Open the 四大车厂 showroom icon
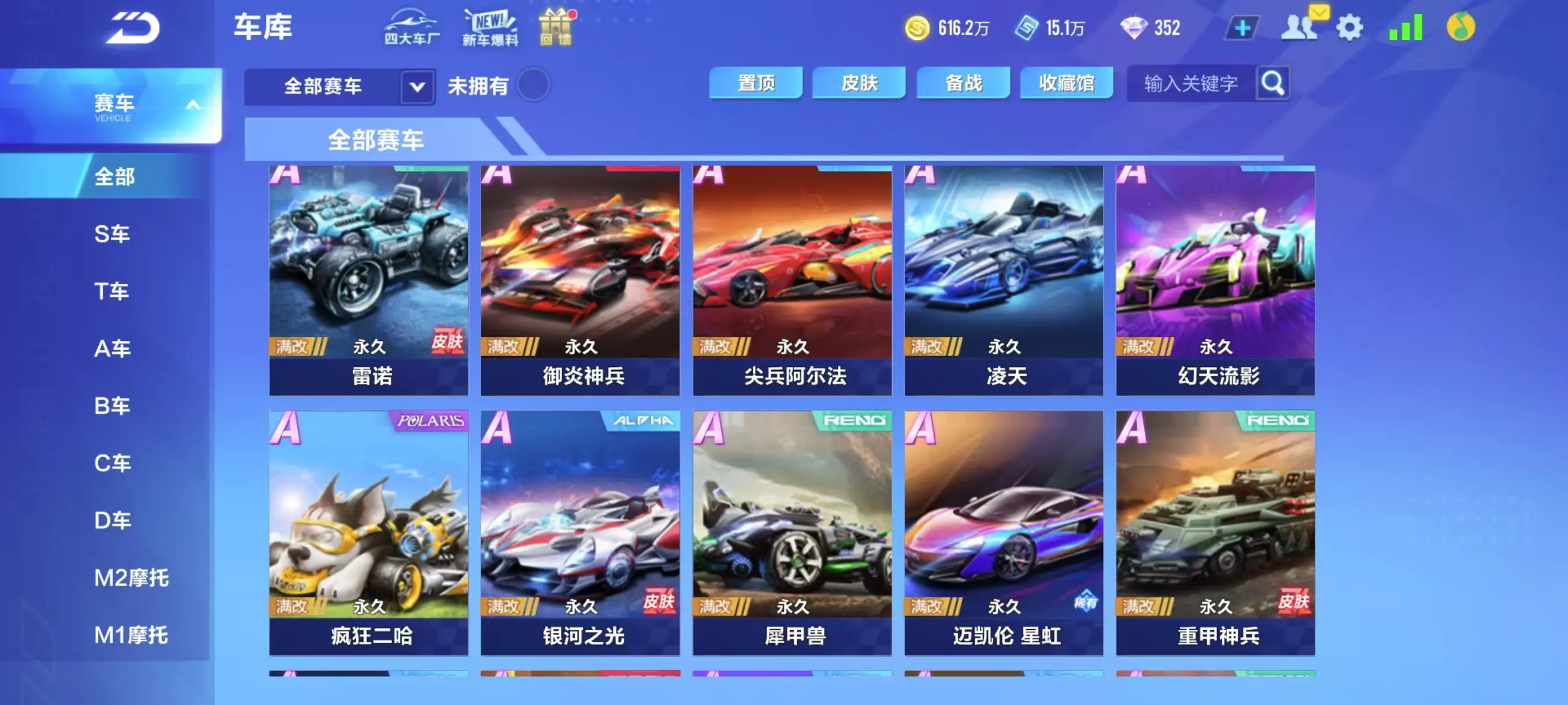This screenshot has height=705, width=1568. pos(412,27)
